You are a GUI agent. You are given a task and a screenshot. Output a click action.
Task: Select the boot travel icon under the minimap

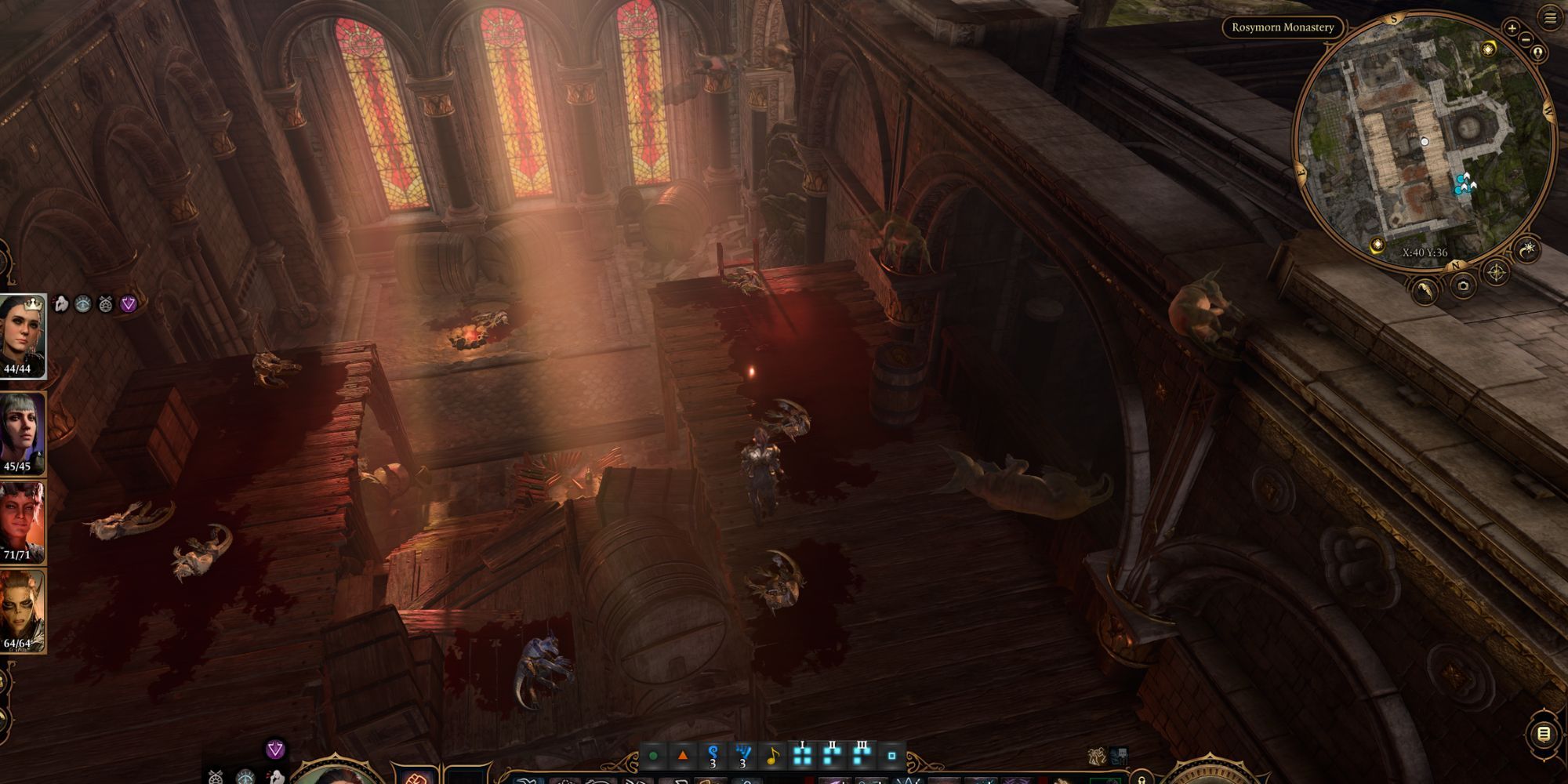[1425, 292]
